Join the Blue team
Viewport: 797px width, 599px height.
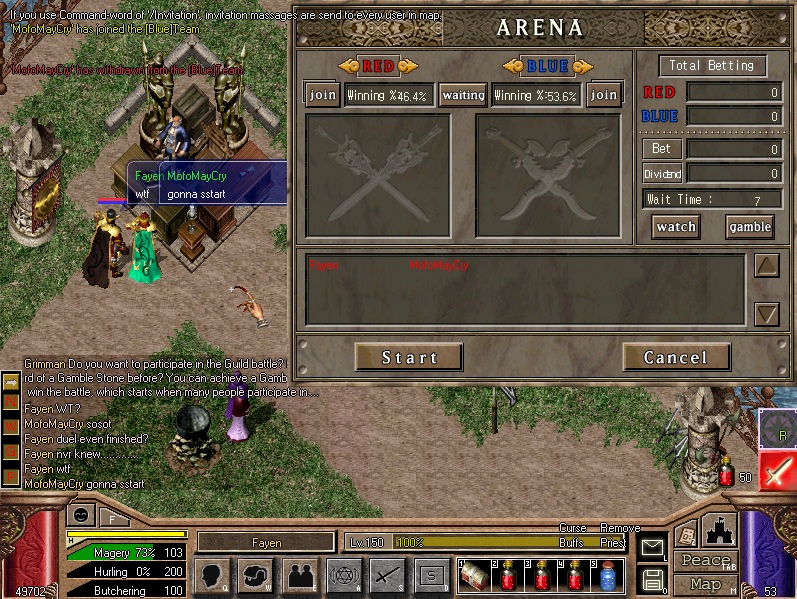click(x=603, y=95)
